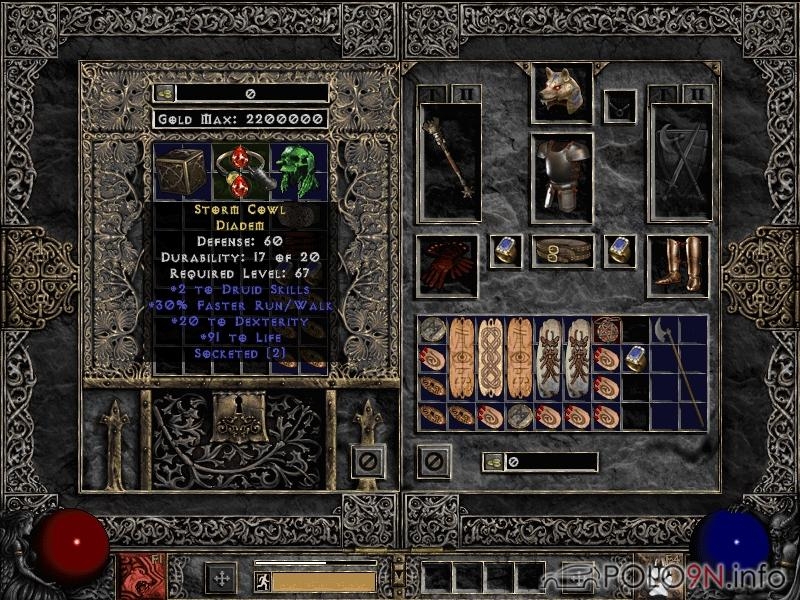The height and width of the screenshot is (600, 800).
Task: Open the mini panel with the cross arrows button
Action: tap(220, 578)
